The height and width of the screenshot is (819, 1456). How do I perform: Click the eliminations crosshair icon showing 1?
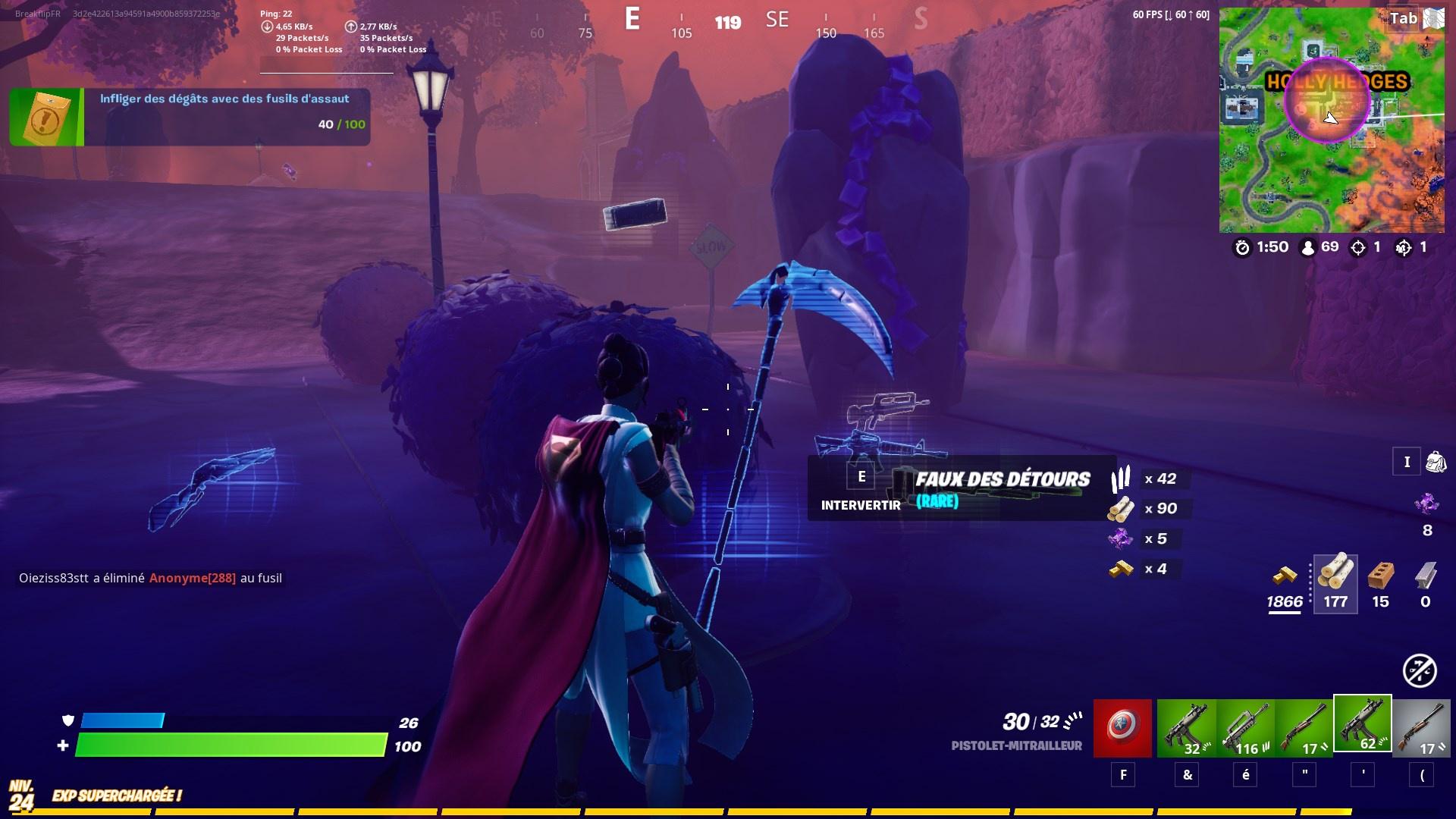pos(1360,247)
